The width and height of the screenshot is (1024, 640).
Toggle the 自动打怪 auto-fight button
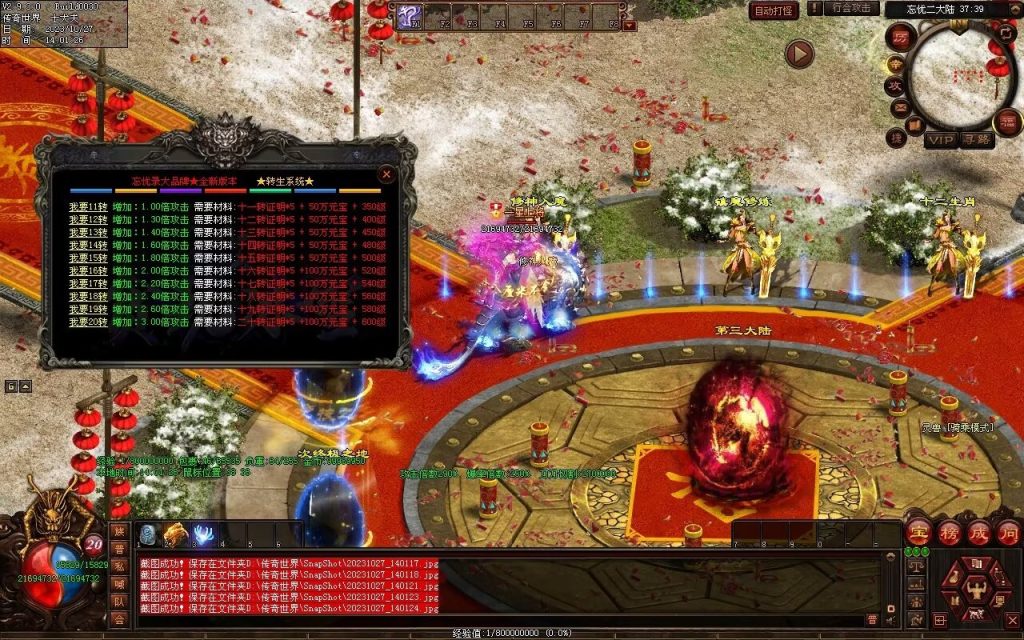coord(774,11)
